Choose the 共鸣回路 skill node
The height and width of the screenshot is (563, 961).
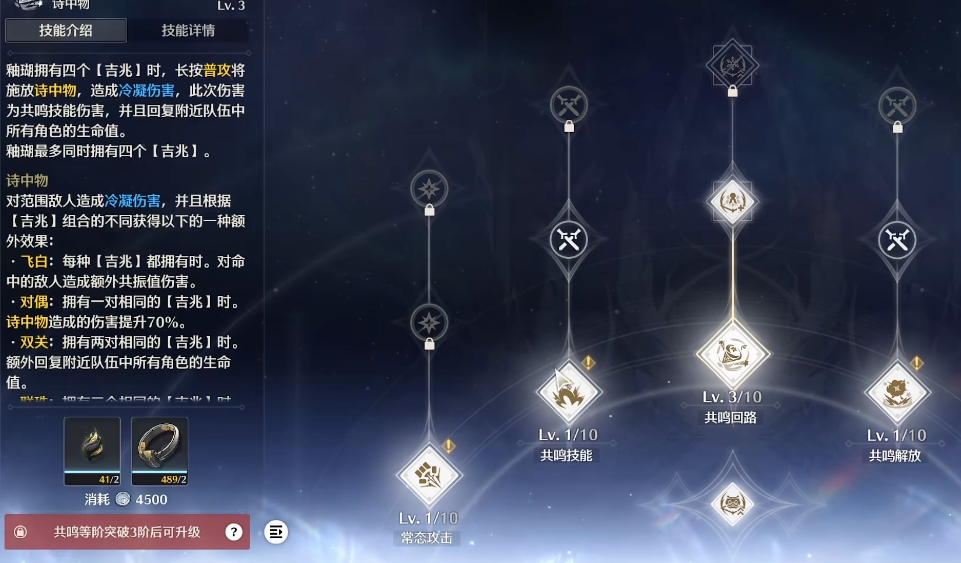pyautogui.click(x=732, y=354)
